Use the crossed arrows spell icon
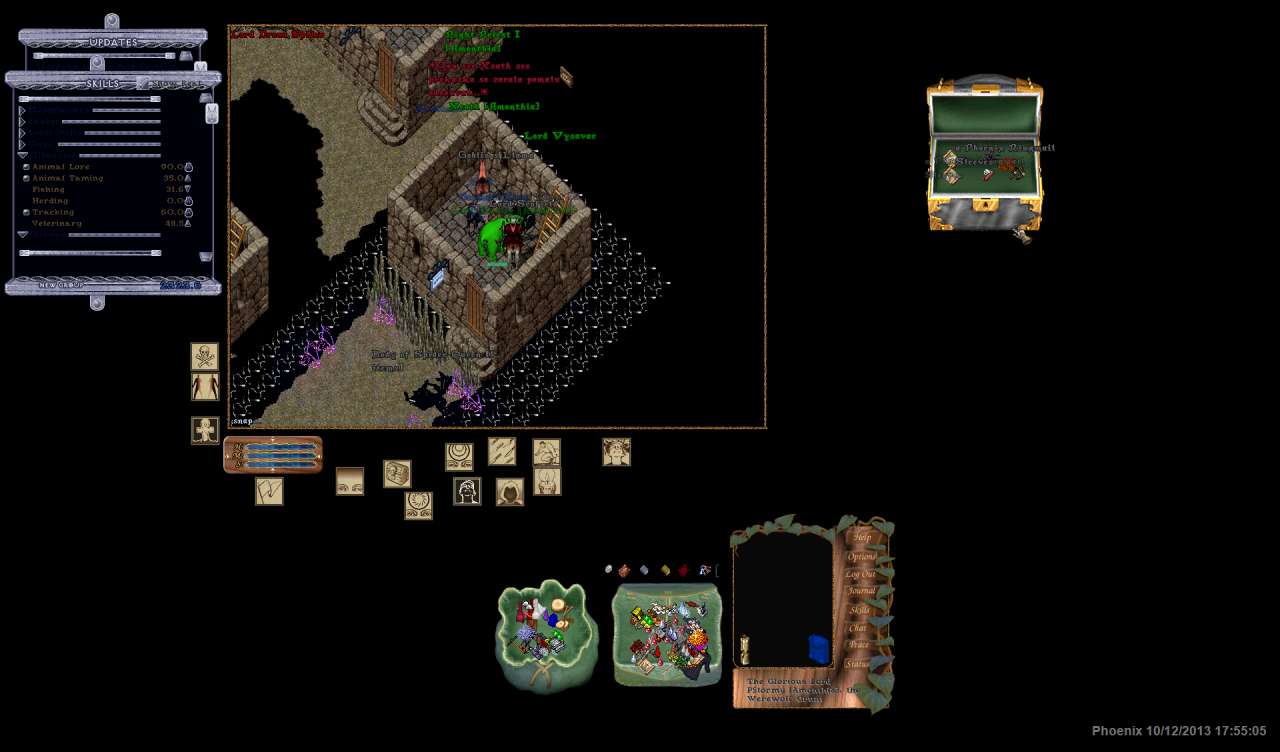The height and width of the screenshot is (752, 1280). click(502, 452)
